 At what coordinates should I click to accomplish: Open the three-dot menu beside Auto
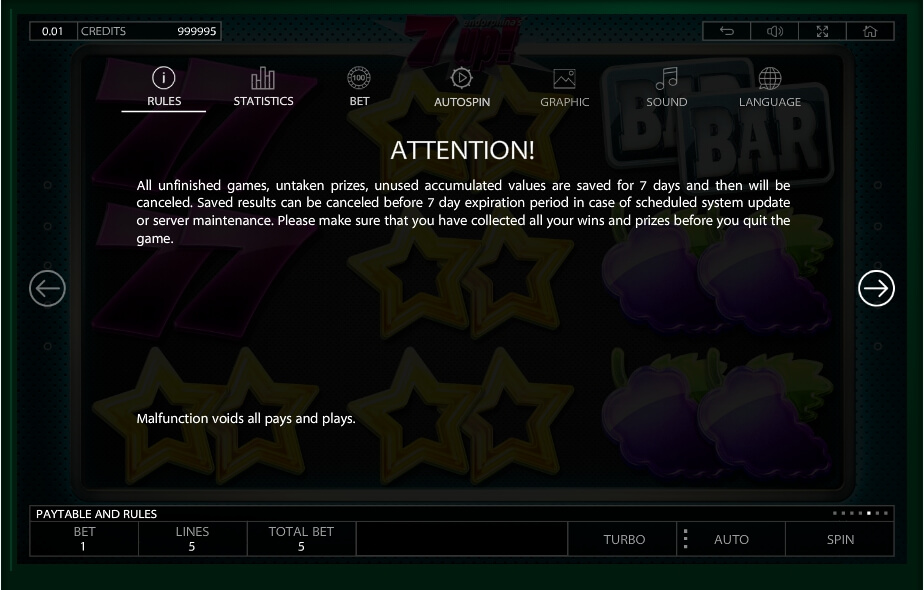click(x=685, y=539)
